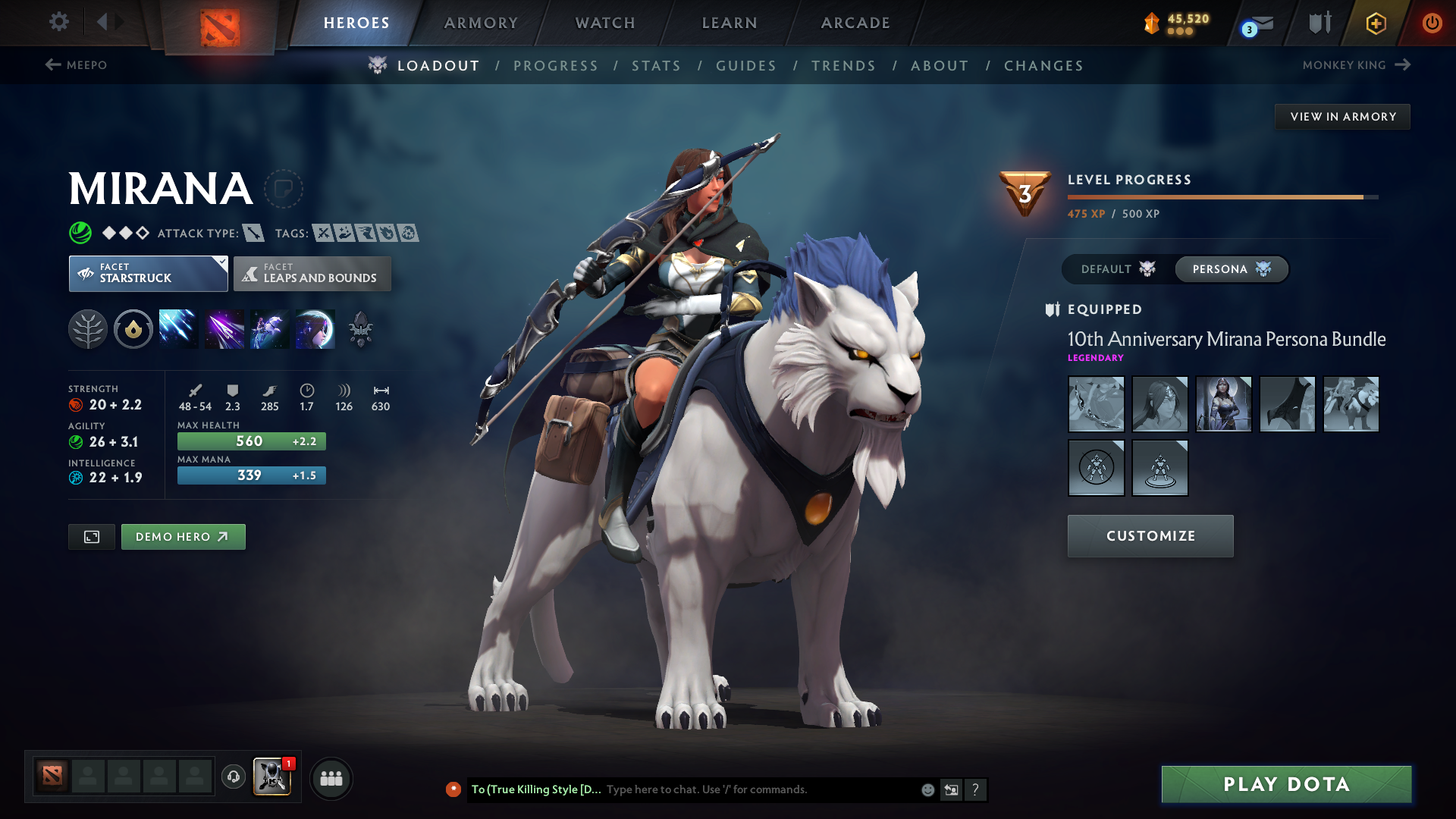Select the talent tree icon
The width and height of the screenshot is (1456, 819).
(88, 328)
